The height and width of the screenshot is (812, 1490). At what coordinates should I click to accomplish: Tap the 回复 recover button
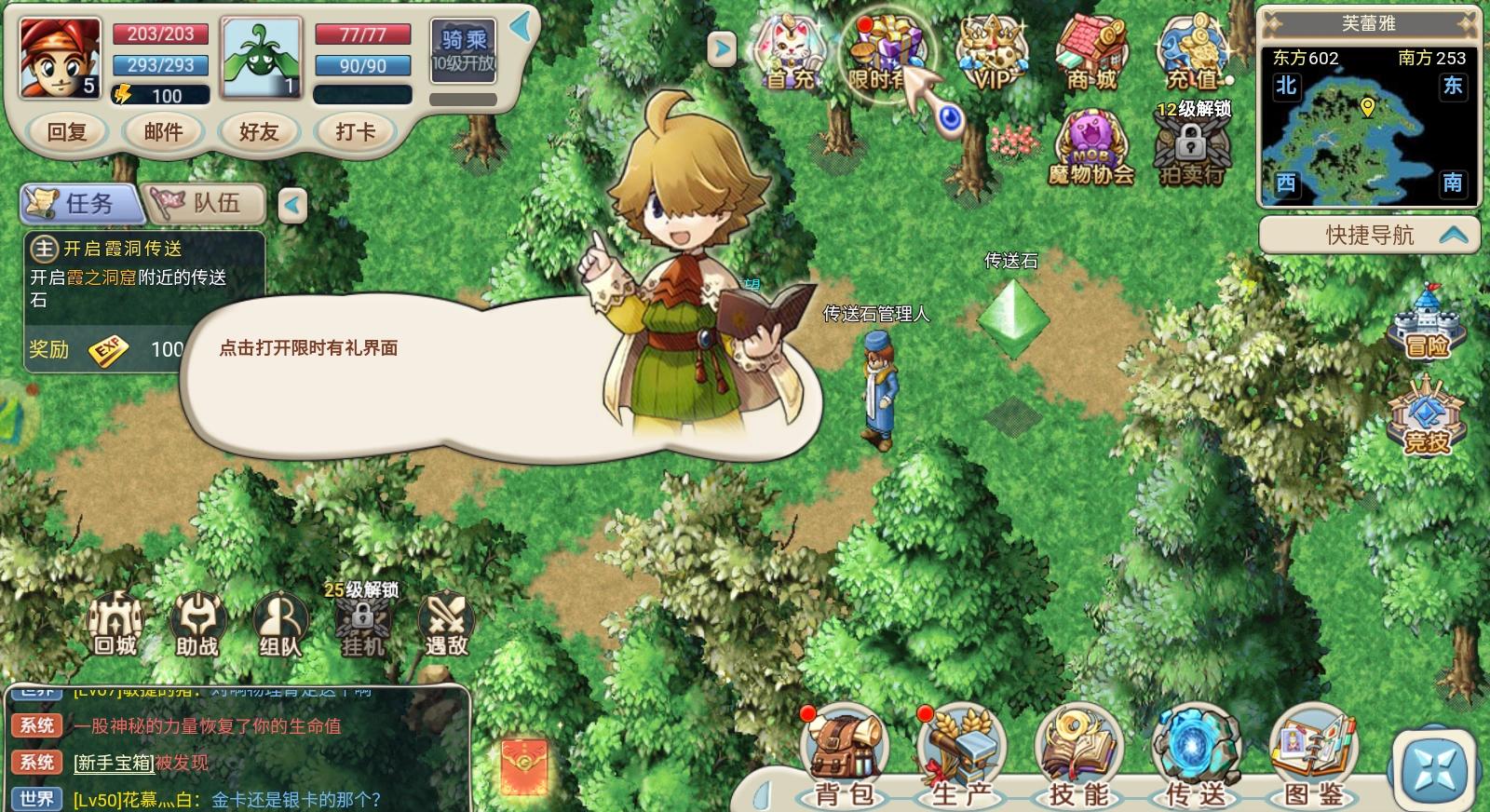pos(67,131)
